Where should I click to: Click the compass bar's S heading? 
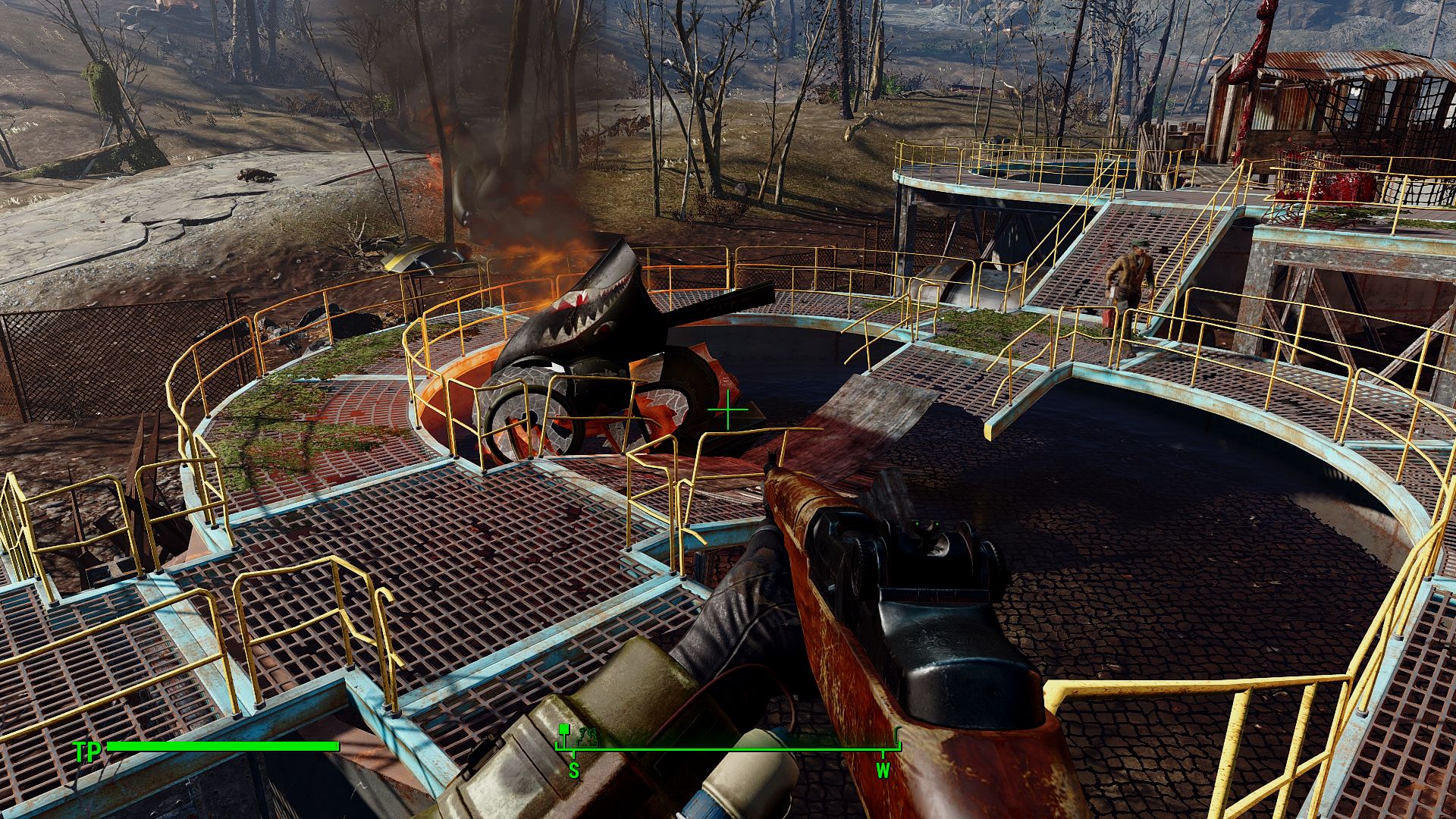[574, 771]
